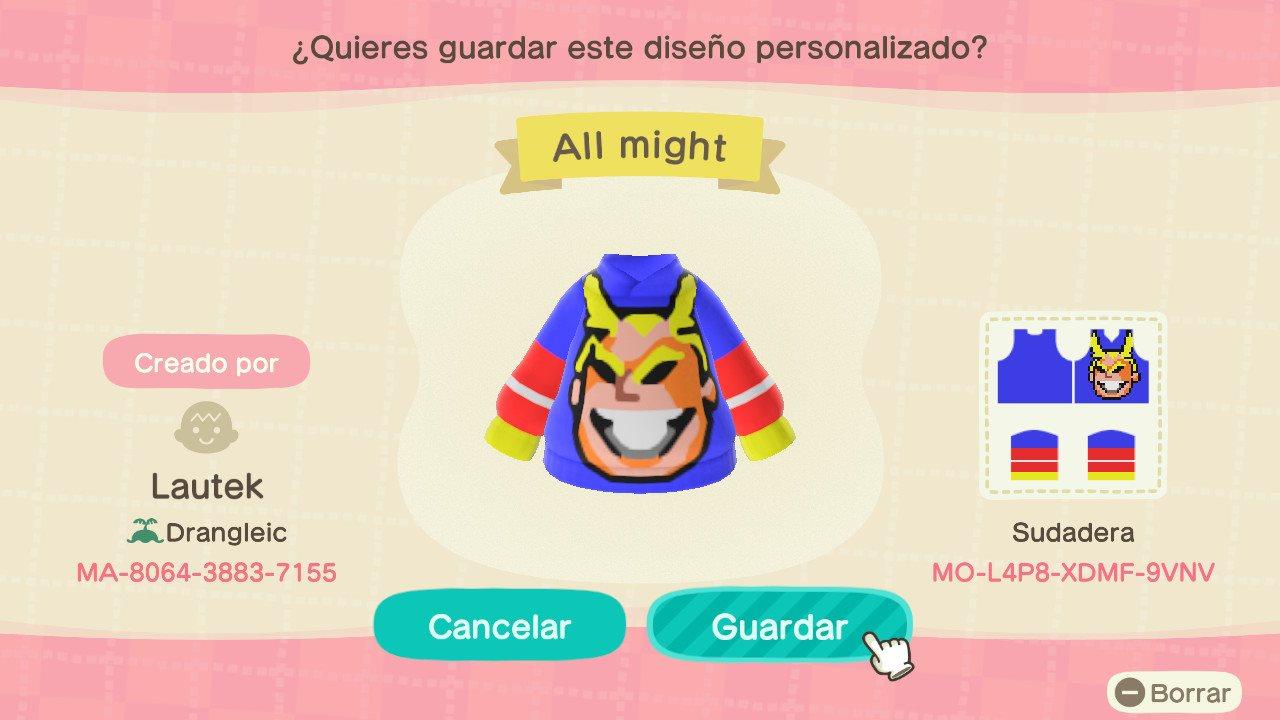Open the creator code MA-8064-3883-7155
This screenshot has width=1280, height=720.
click(x=205, y=573)
